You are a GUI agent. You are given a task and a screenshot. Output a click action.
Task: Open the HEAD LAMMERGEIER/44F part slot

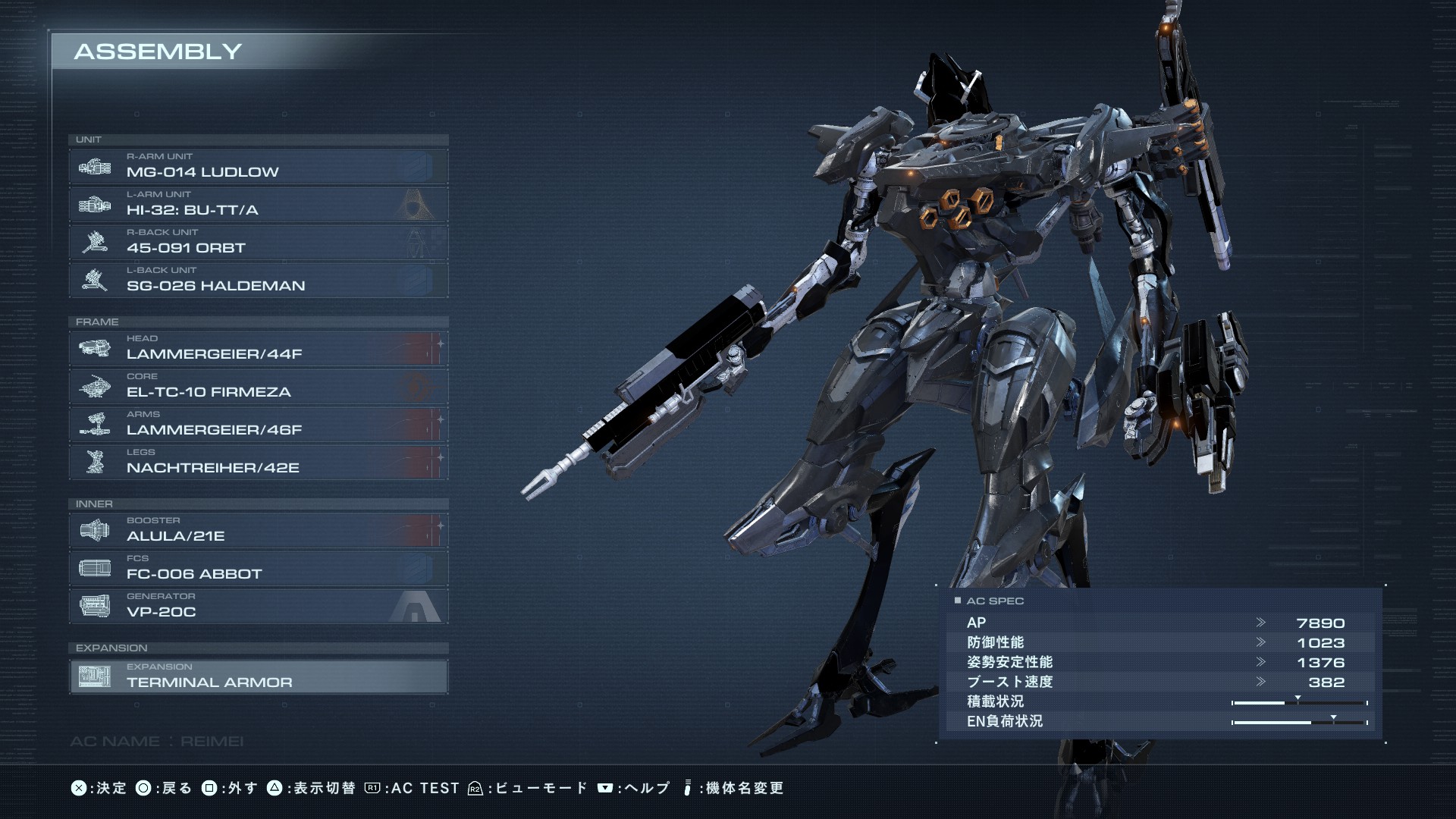(x=258, y=348)
